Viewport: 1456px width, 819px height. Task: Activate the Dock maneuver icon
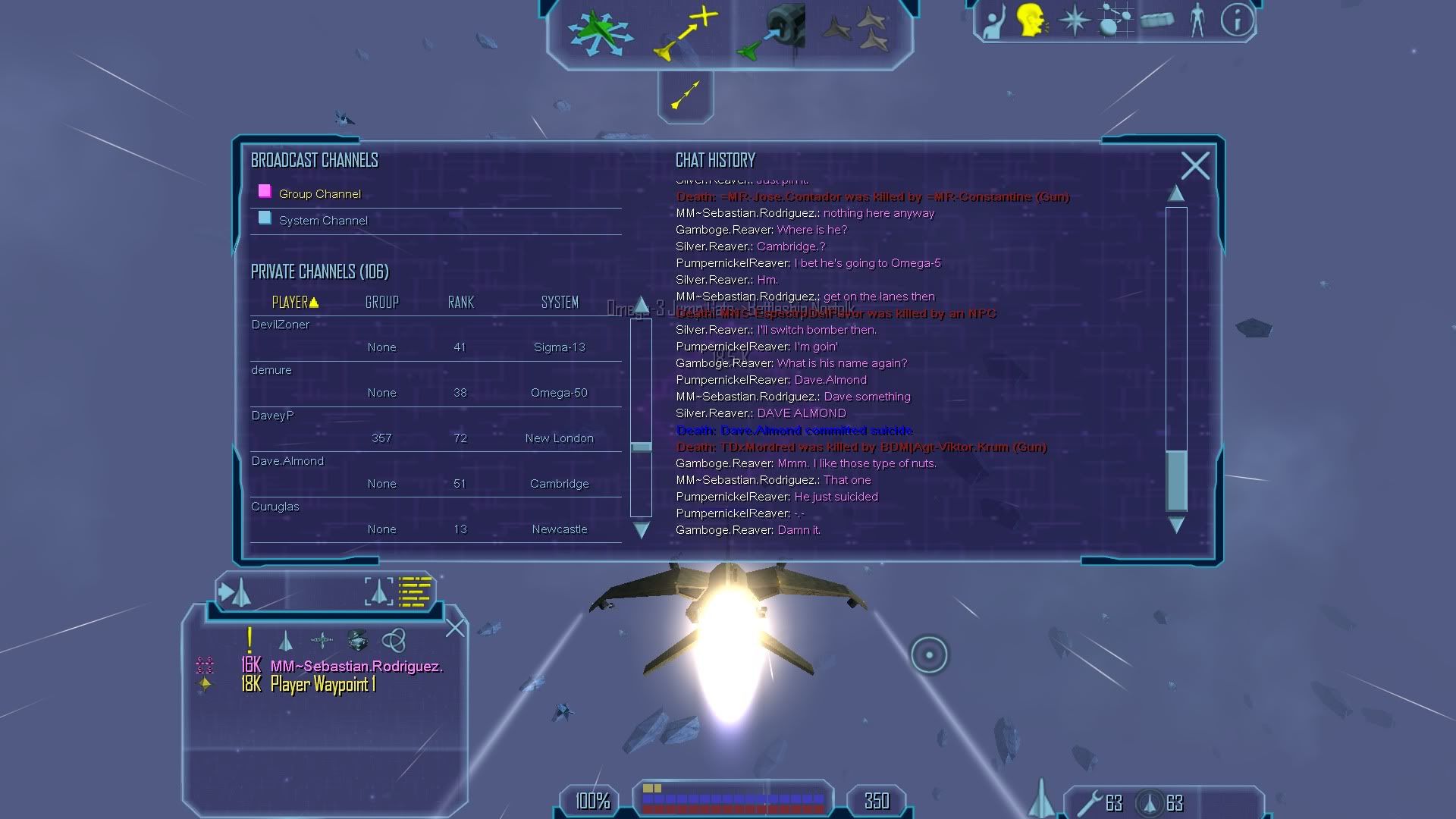pos(771,33)
